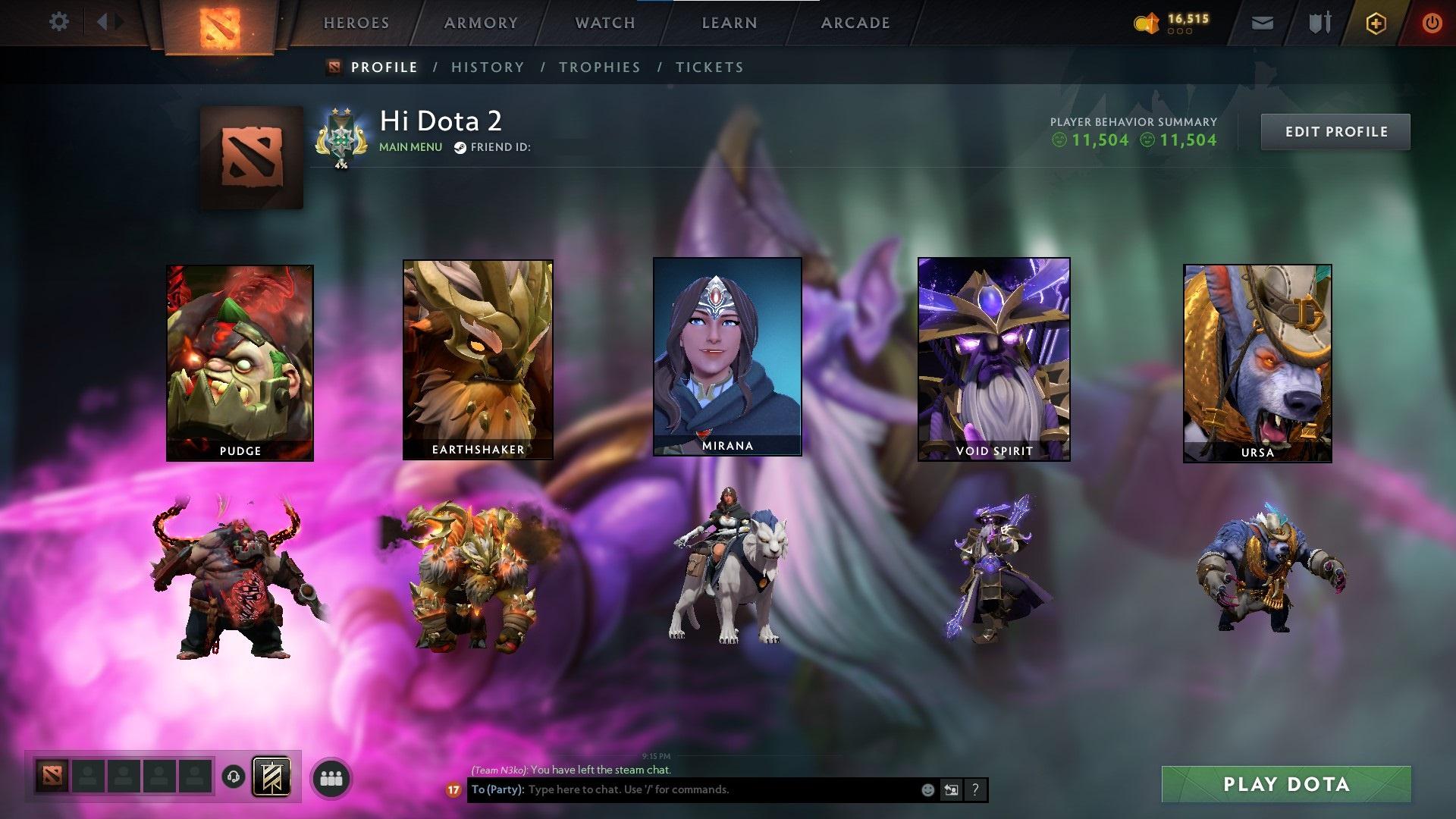Screen dimensions: 1456x819
Task: Open the emoticon picker beside the chat field
Action: click(x=927, y=789)
